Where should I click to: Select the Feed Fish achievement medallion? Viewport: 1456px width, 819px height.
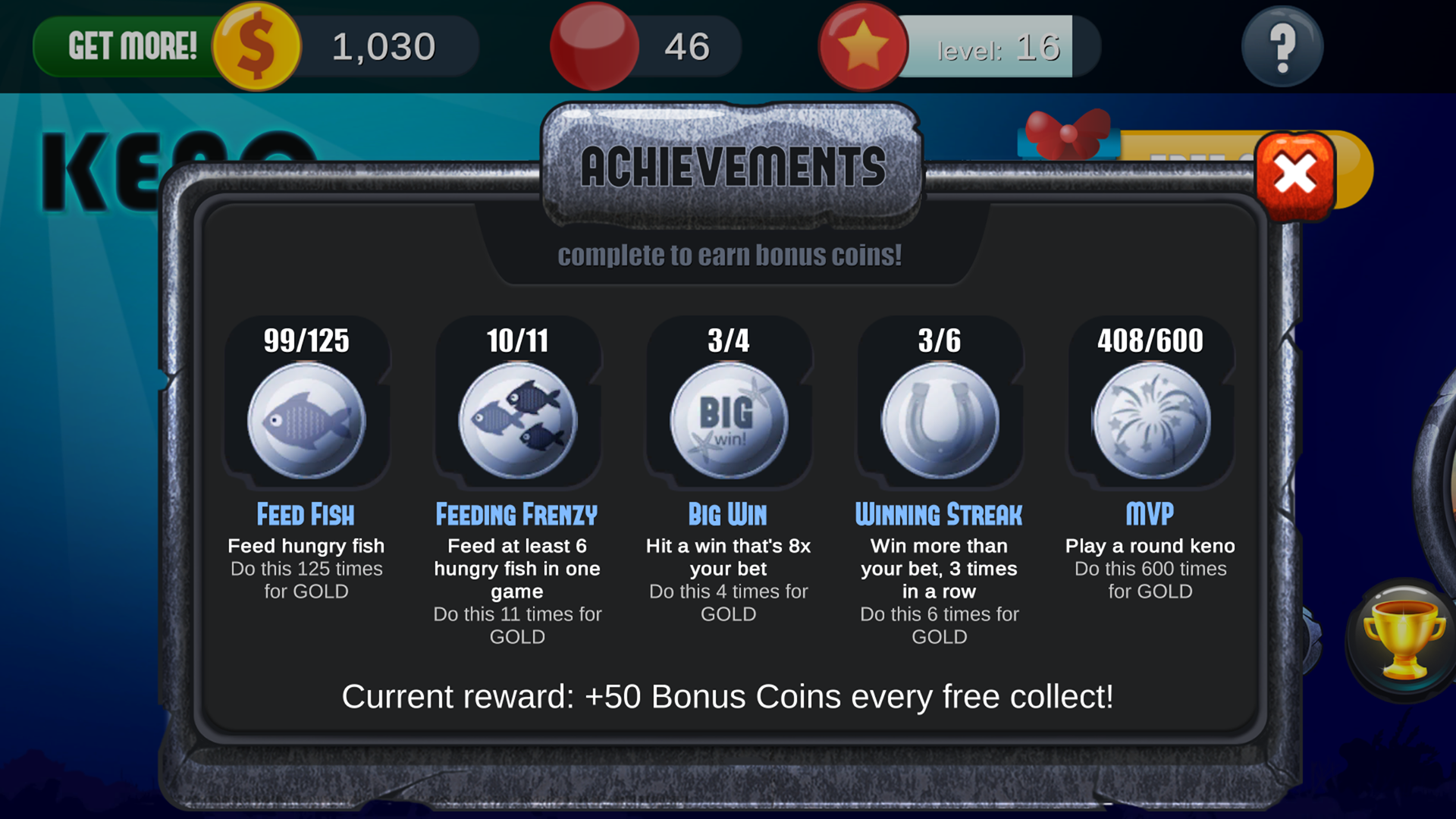pyautogui.click(x=306, y=419)
